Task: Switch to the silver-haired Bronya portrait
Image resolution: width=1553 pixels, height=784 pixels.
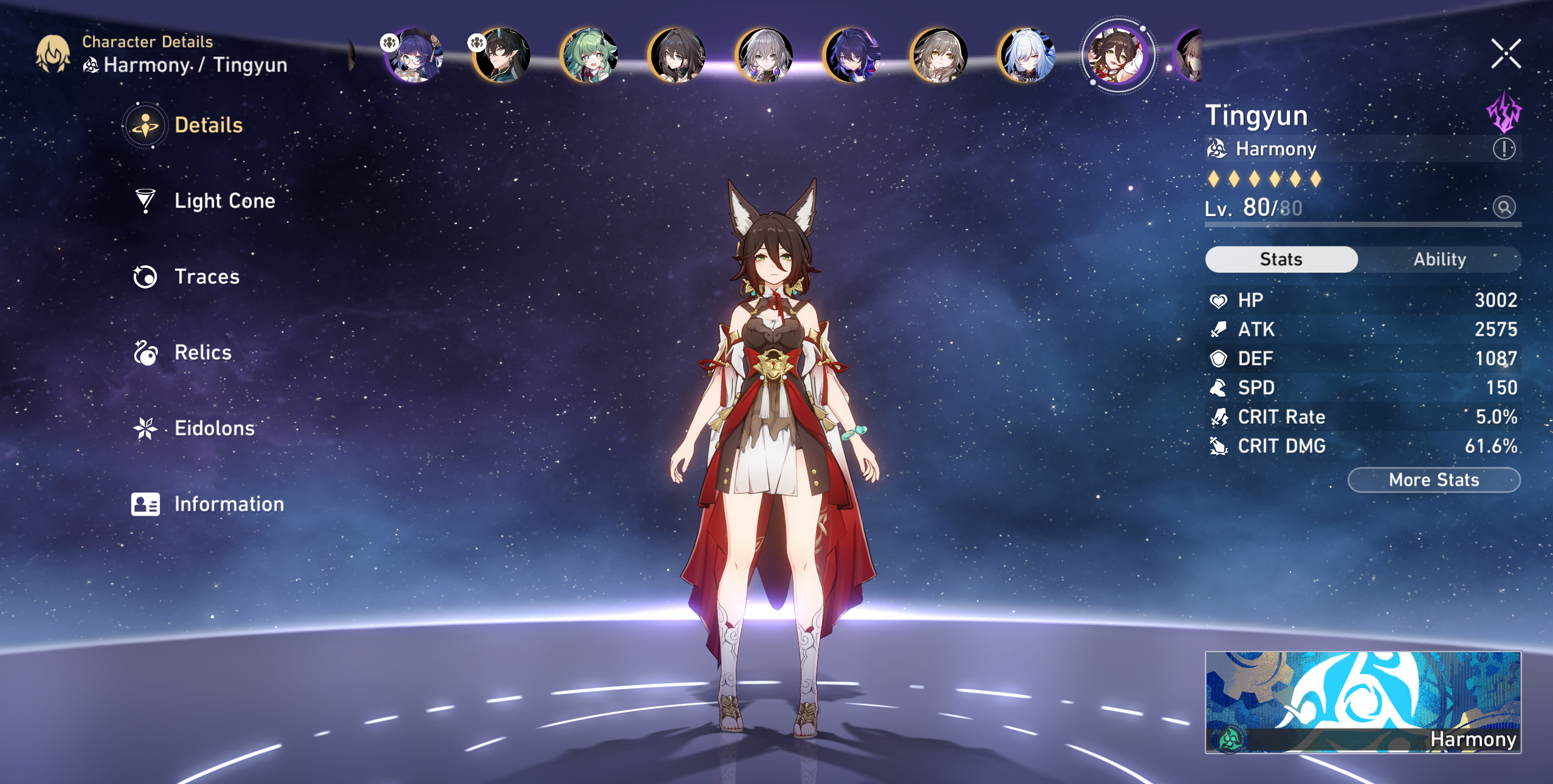Action: click(x=764, y=55)
